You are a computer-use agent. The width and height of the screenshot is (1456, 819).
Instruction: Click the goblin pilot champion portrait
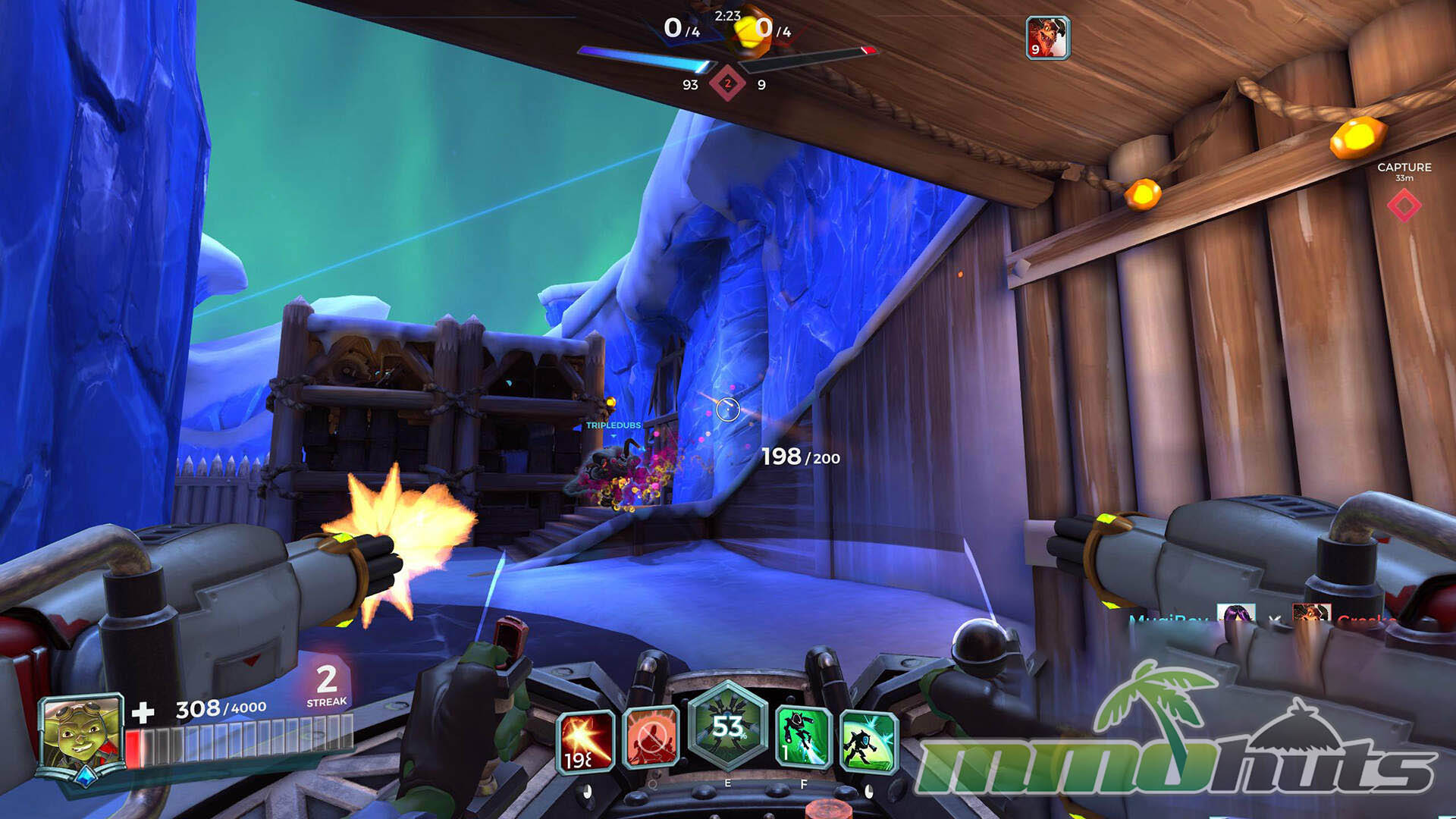coord(83,733)
